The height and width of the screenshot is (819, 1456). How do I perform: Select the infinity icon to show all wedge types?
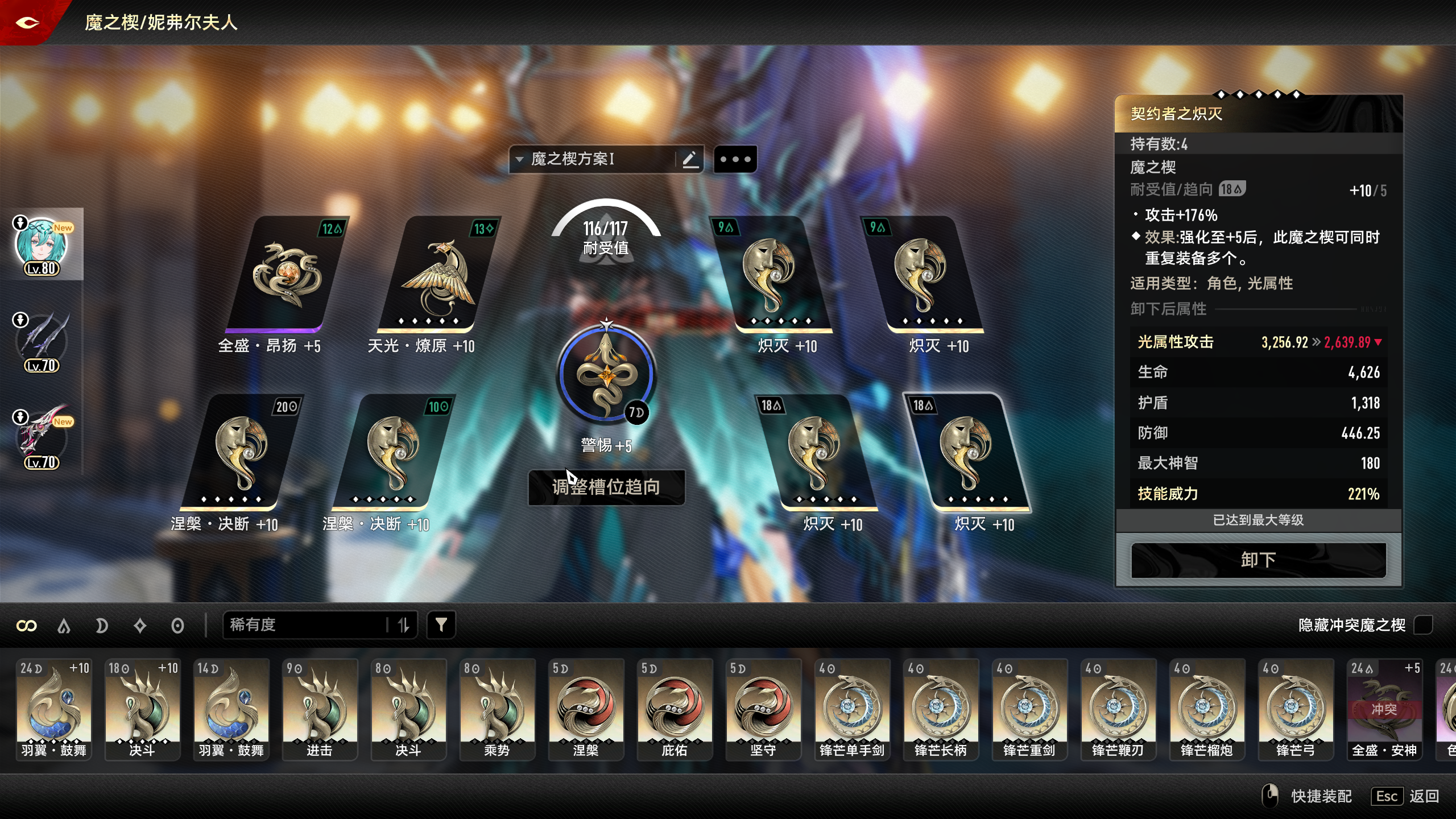(x=27, y=625)
